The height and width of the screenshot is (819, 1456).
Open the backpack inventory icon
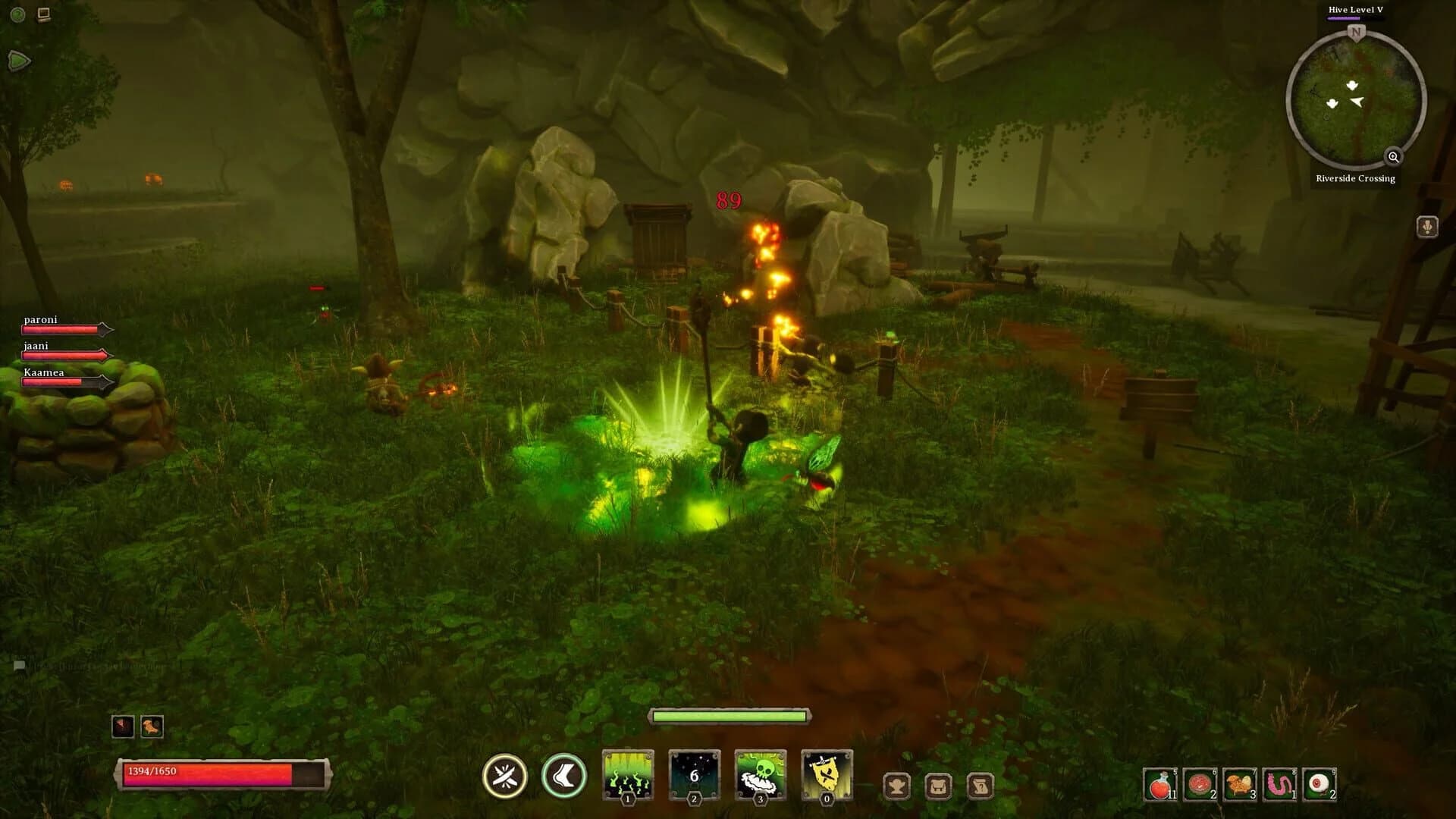click(x=937, y=786)
